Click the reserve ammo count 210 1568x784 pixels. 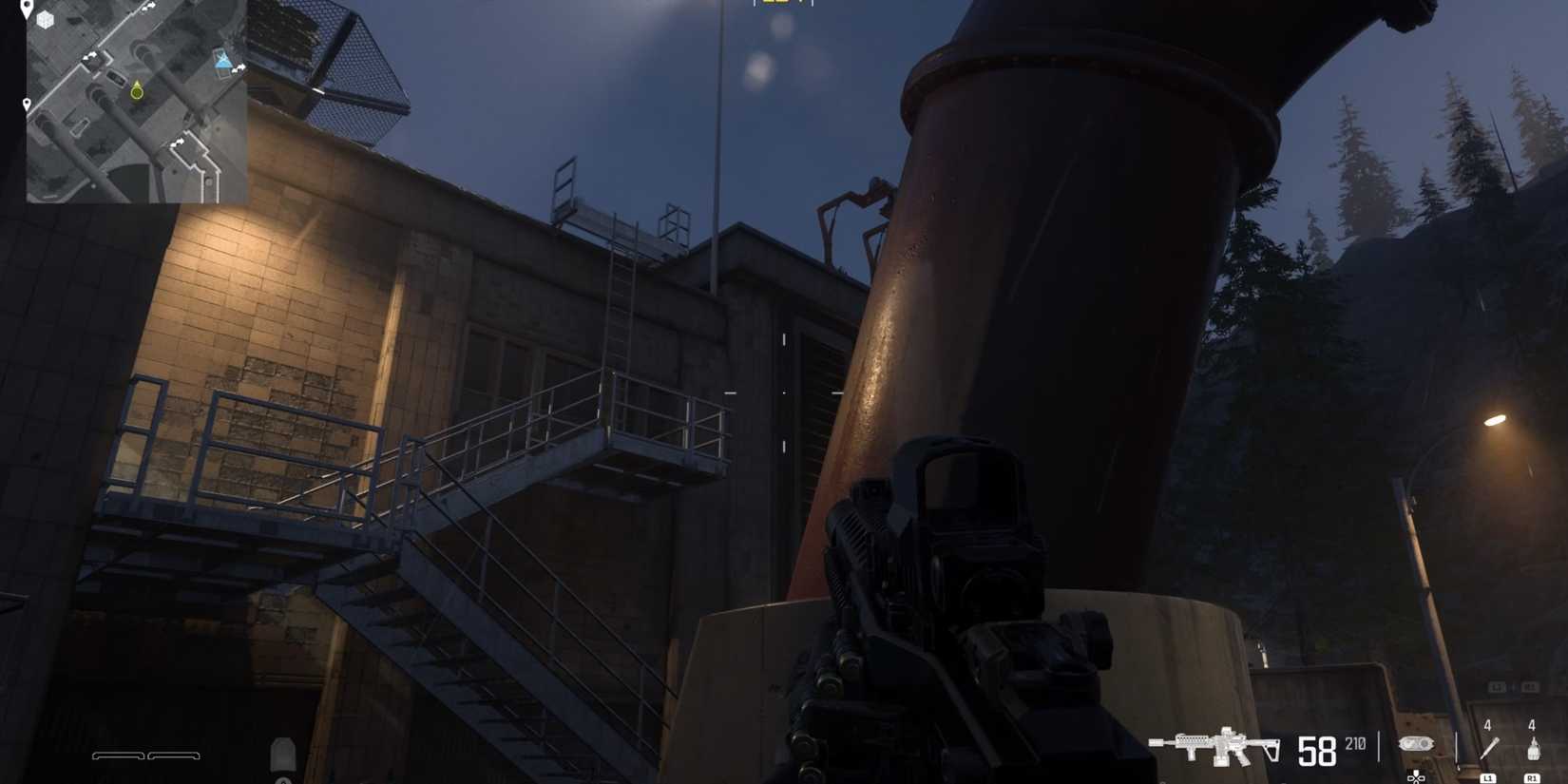(x=1355, y=743)
